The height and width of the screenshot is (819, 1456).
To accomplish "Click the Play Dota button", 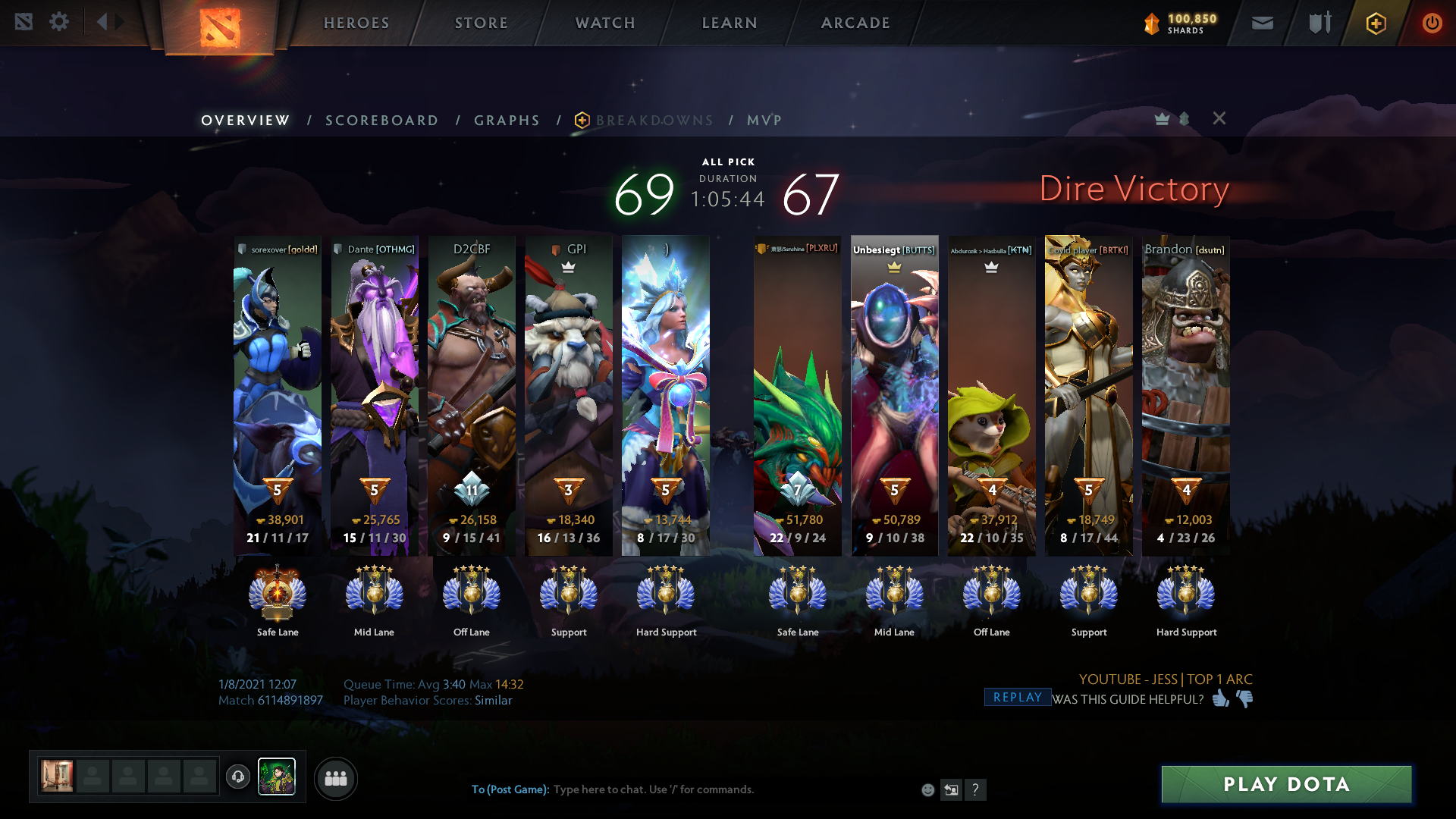I will coord(1286,784).
